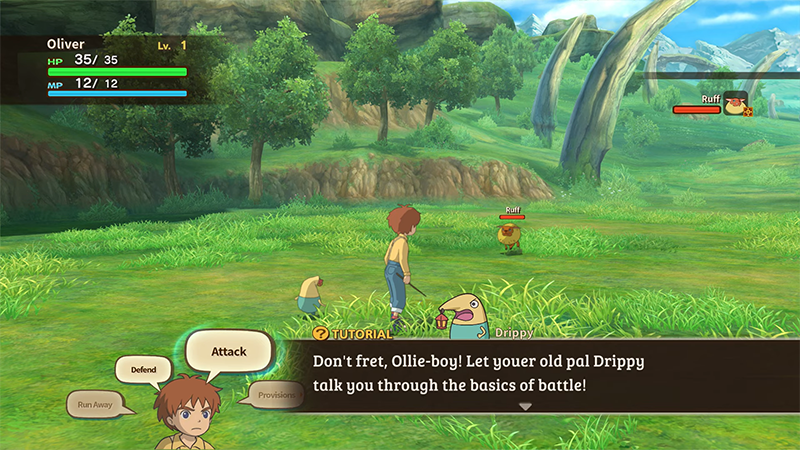This screenshot has height=450, width=800.
Task: Target the Ruff enemy portrait icon
Action: coord(736,103)
